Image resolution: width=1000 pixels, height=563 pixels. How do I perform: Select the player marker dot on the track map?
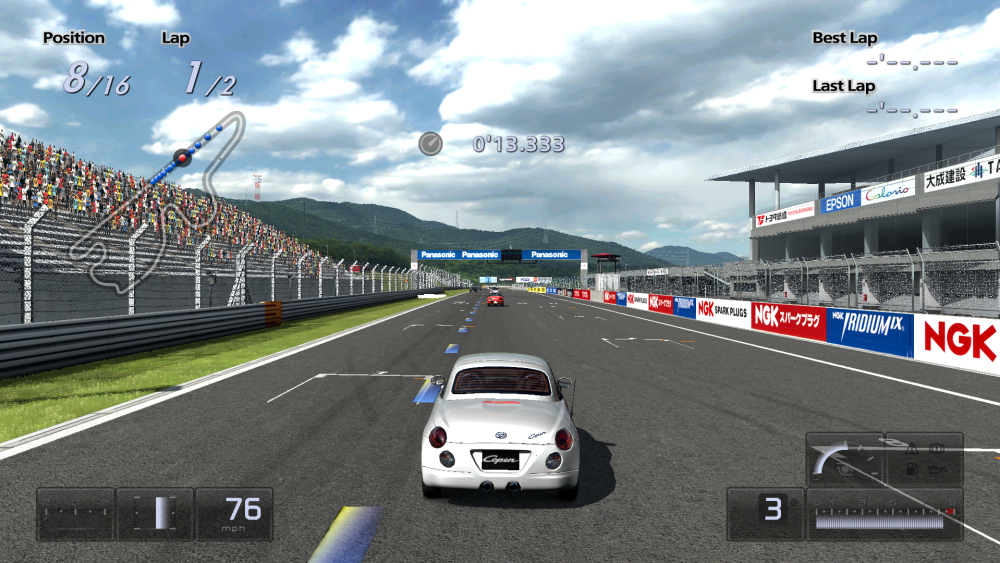182,157
